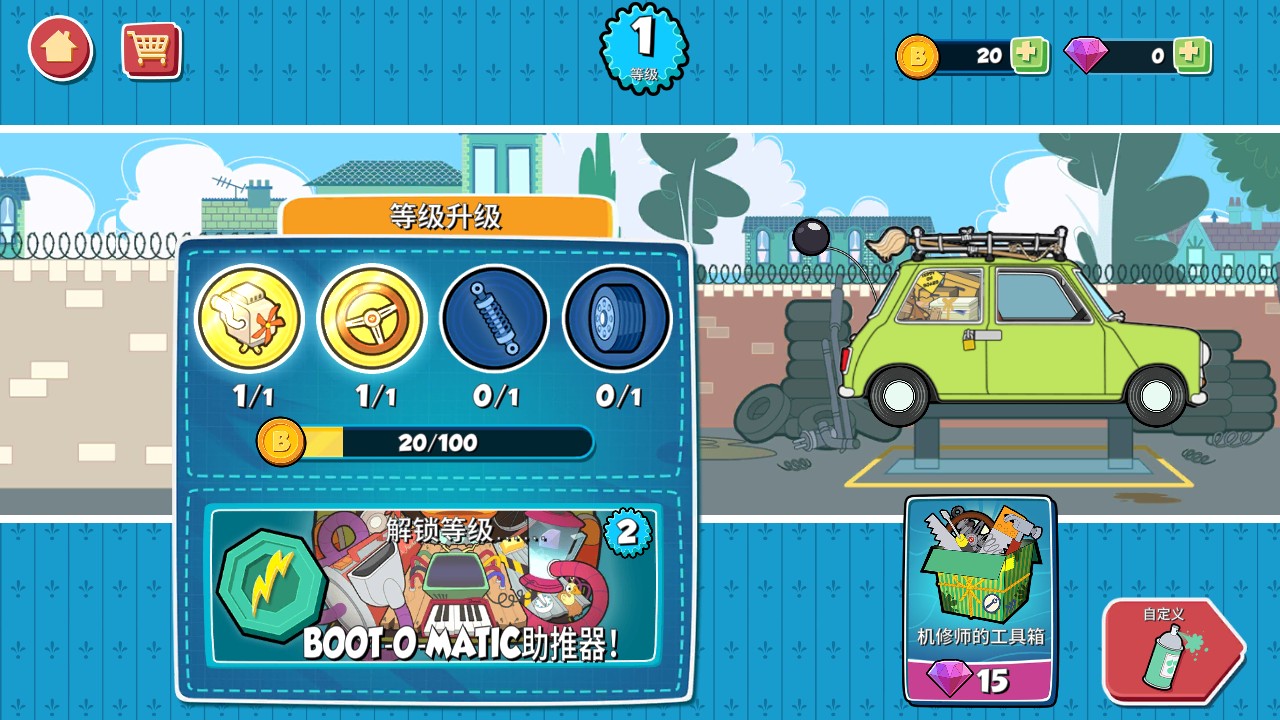Go to the home screen
The image size is (1280, 720).
click(60, 48)
